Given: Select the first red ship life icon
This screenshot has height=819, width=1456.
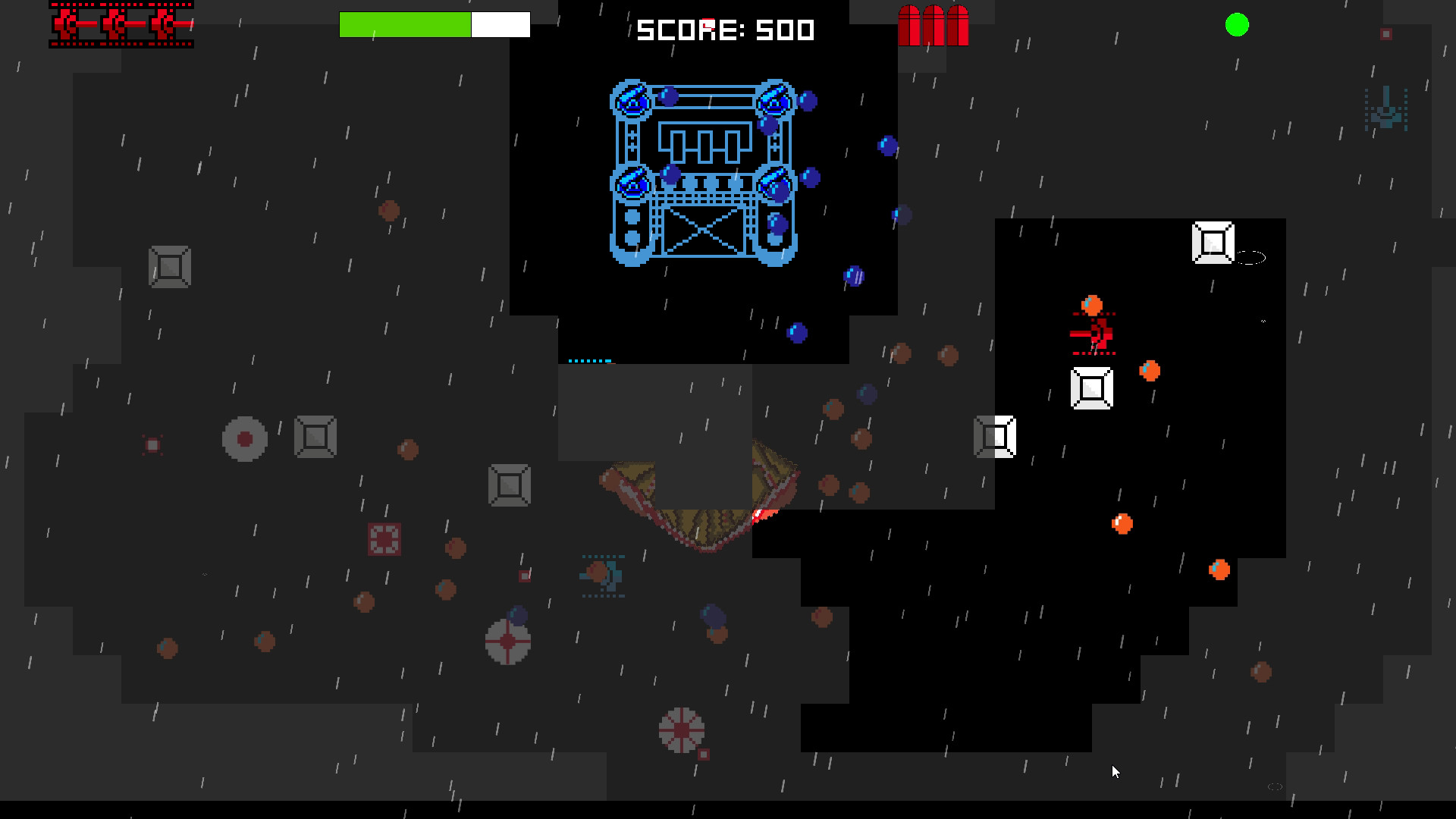Looking at the screenshot, I should [72, 24].
